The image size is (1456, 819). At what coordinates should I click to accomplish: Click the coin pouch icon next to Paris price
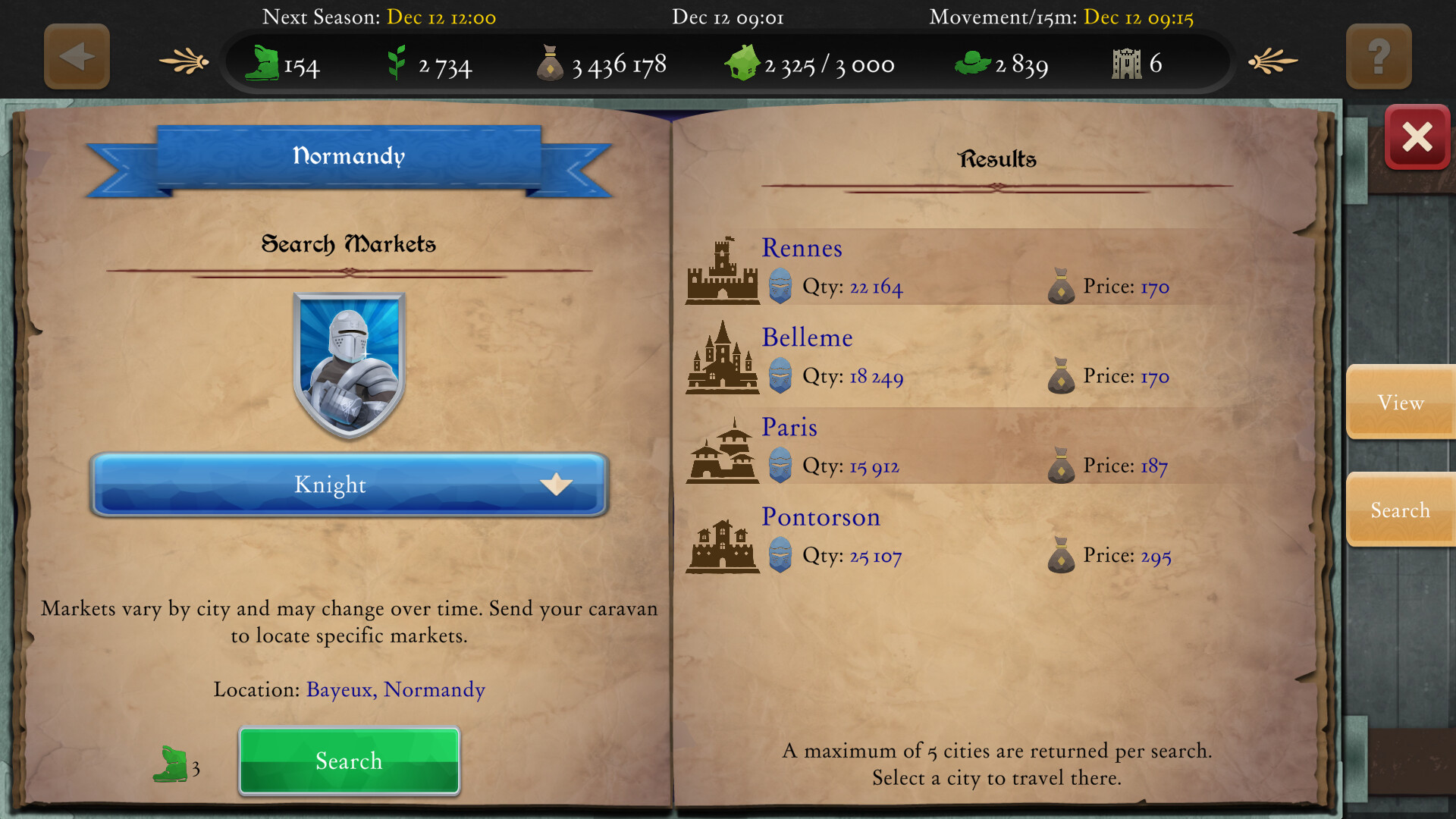coord(1061,466)
